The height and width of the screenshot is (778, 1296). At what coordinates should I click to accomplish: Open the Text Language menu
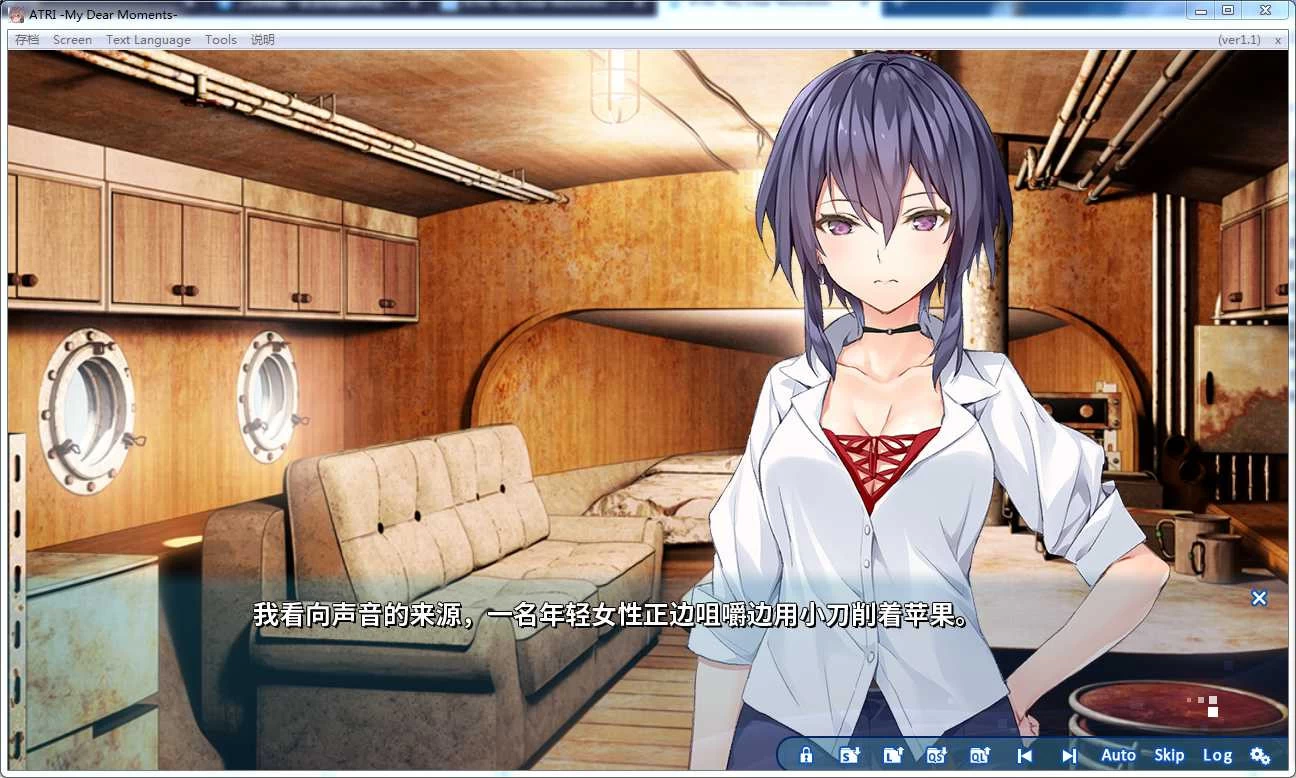point(148,39)
